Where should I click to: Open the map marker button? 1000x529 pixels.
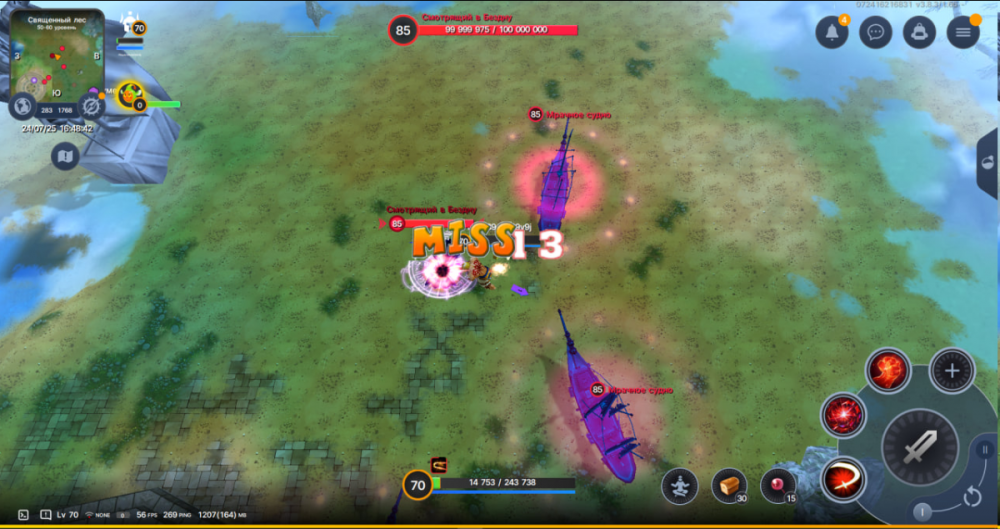point(65,155)
